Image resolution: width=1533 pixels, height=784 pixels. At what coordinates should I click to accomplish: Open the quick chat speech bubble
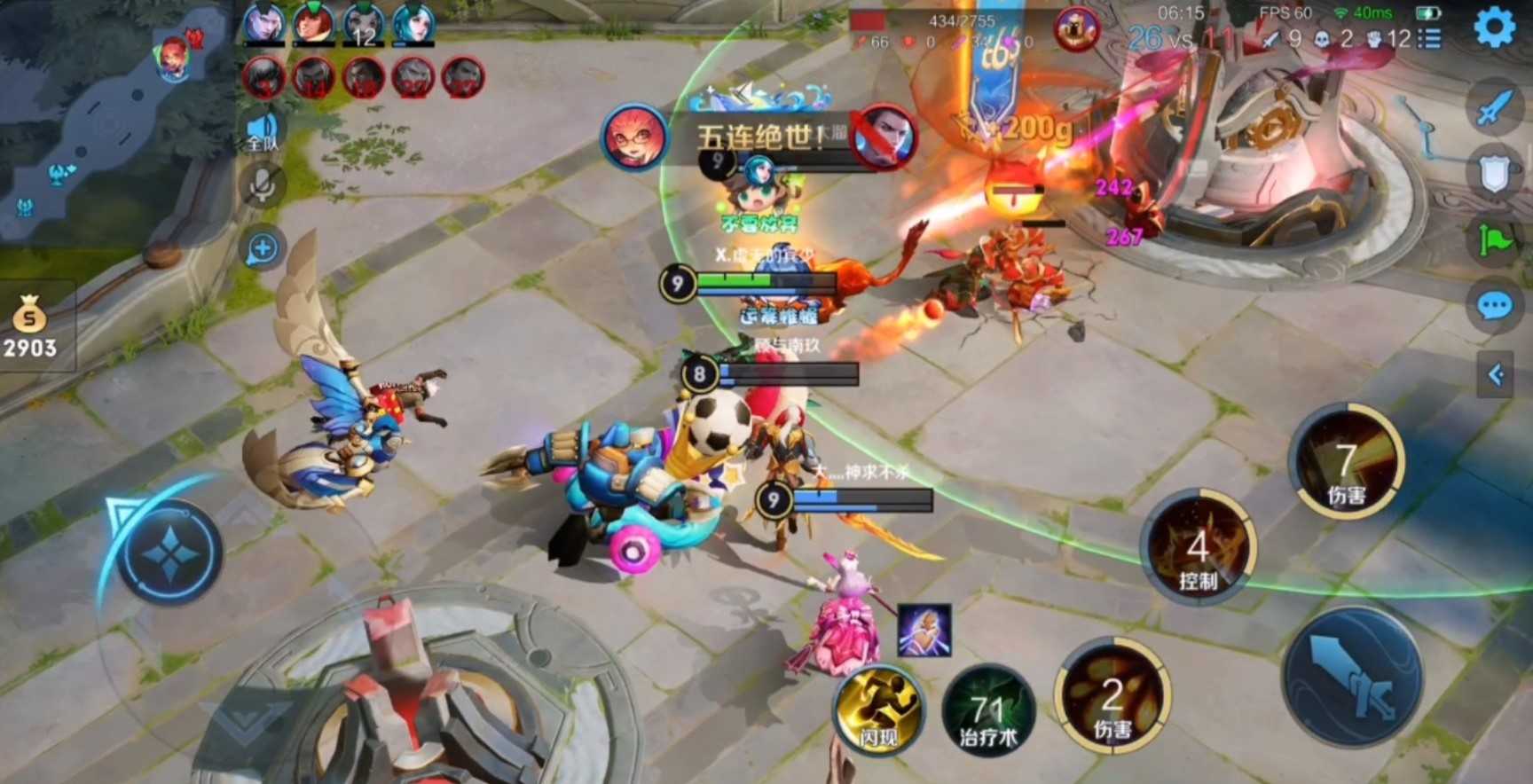1495,307
